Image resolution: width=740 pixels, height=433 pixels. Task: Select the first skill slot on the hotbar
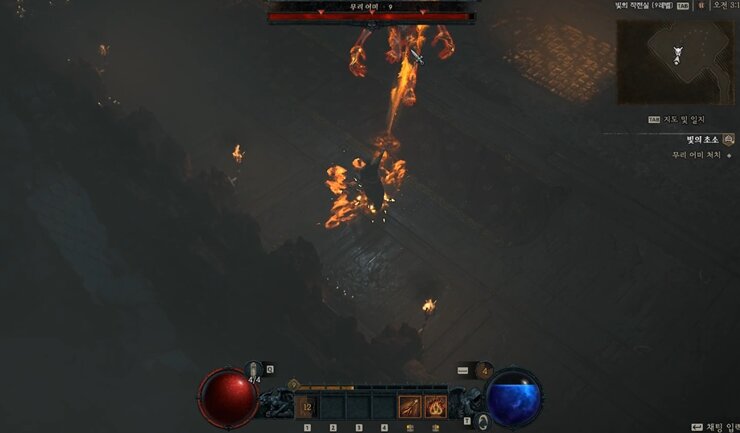(306, 406)
